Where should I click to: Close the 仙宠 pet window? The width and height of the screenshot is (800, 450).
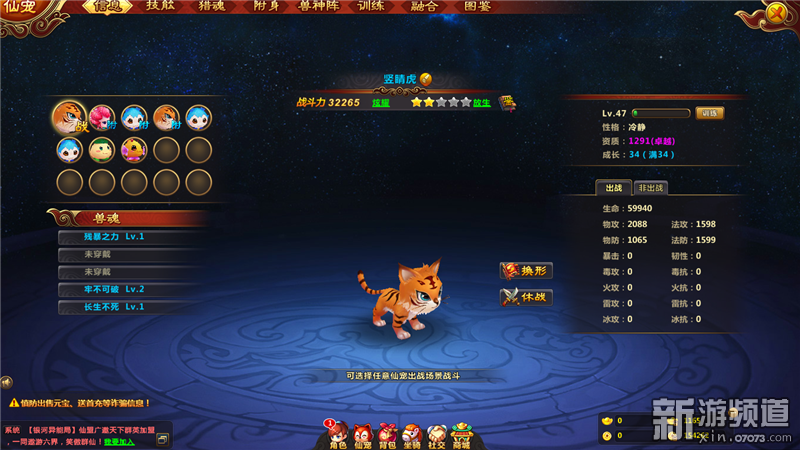[776, 13]
